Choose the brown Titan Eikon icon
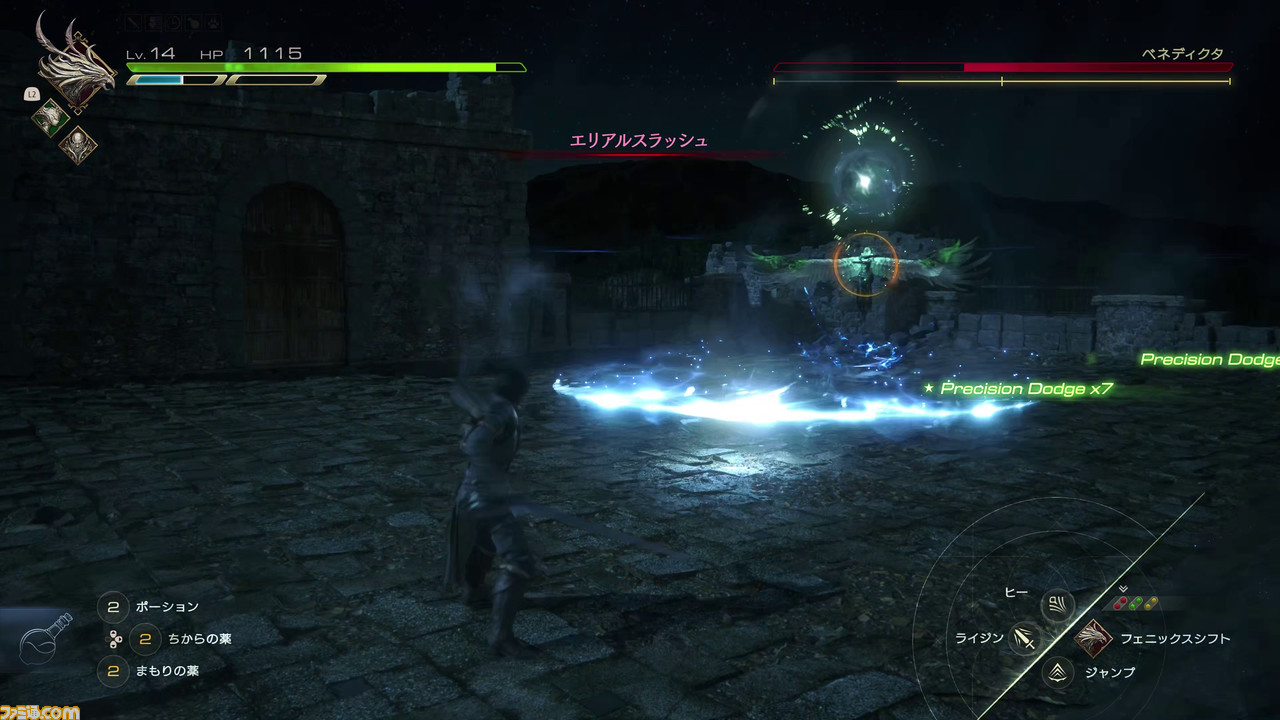 (x=77, y=146)
